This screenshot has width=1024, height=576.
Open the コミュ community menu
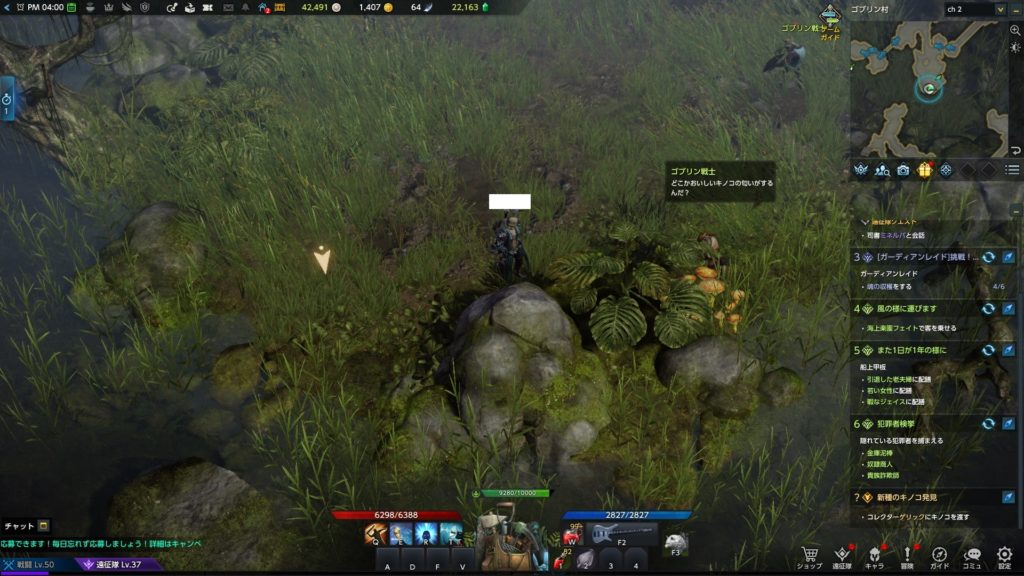pyautogui.click(x=972, y=555)
